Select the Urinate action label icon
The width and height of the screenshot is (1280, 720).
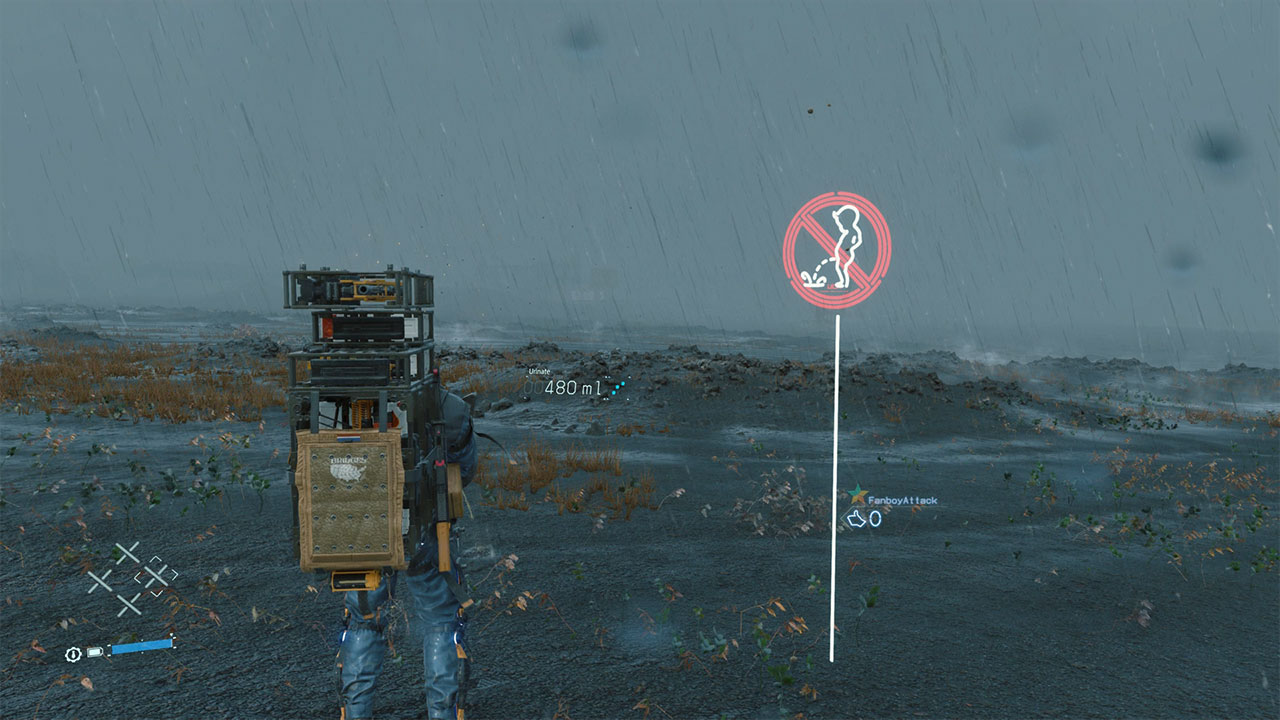[539, 371]
